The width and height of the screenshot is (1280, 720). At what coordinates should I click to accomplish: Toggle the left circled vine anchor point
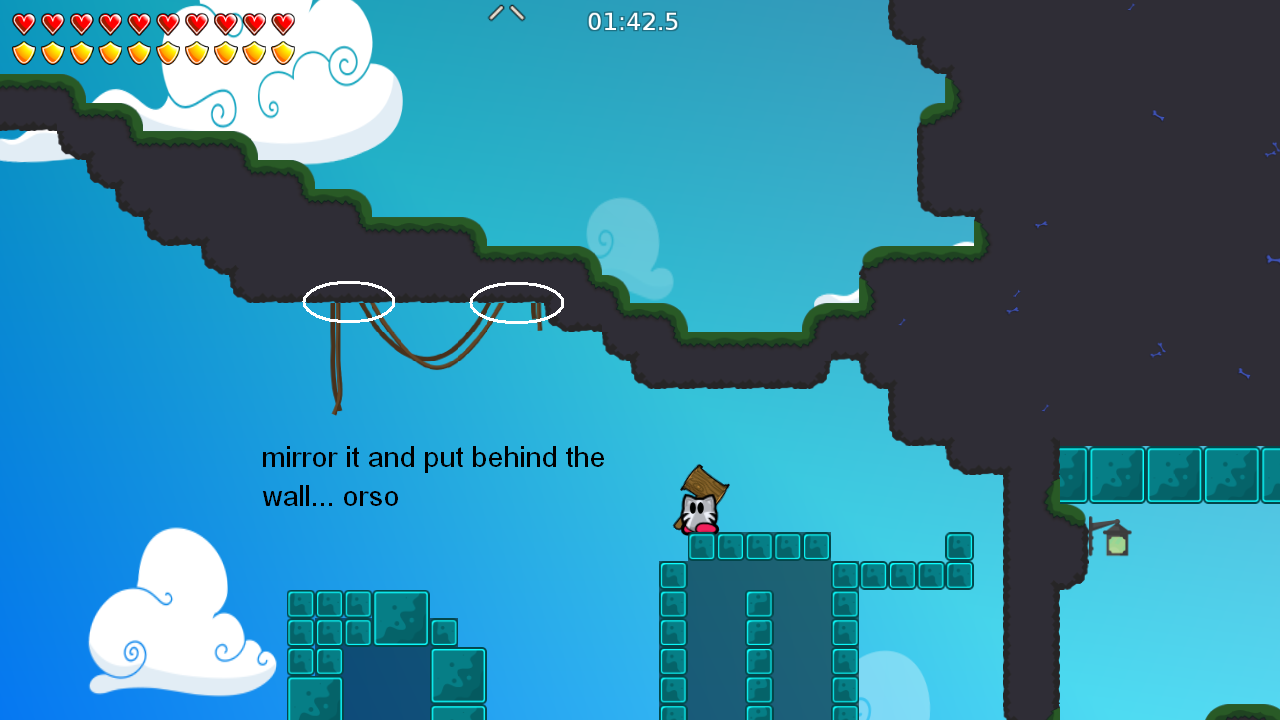[348, 301]
